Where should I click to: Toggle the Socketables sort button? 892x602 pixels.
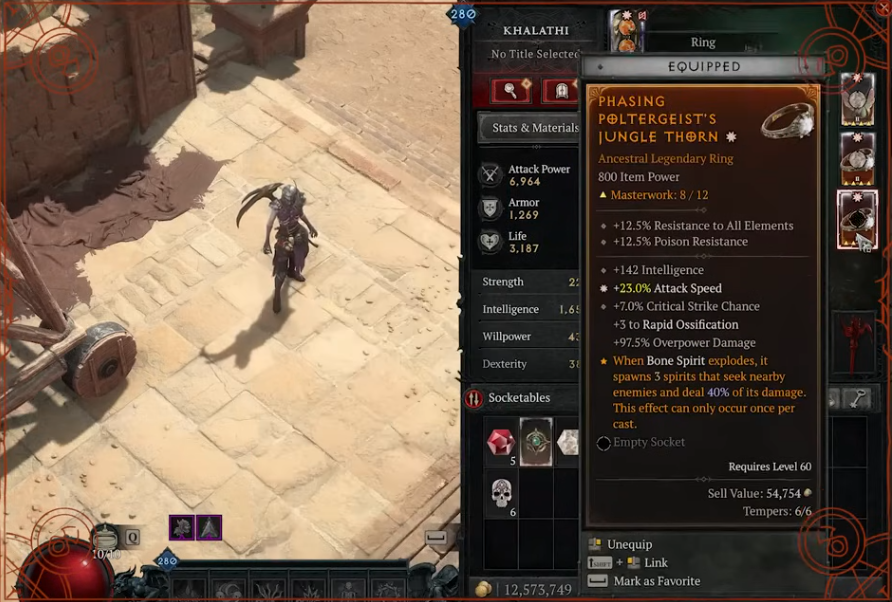point(474,398)
